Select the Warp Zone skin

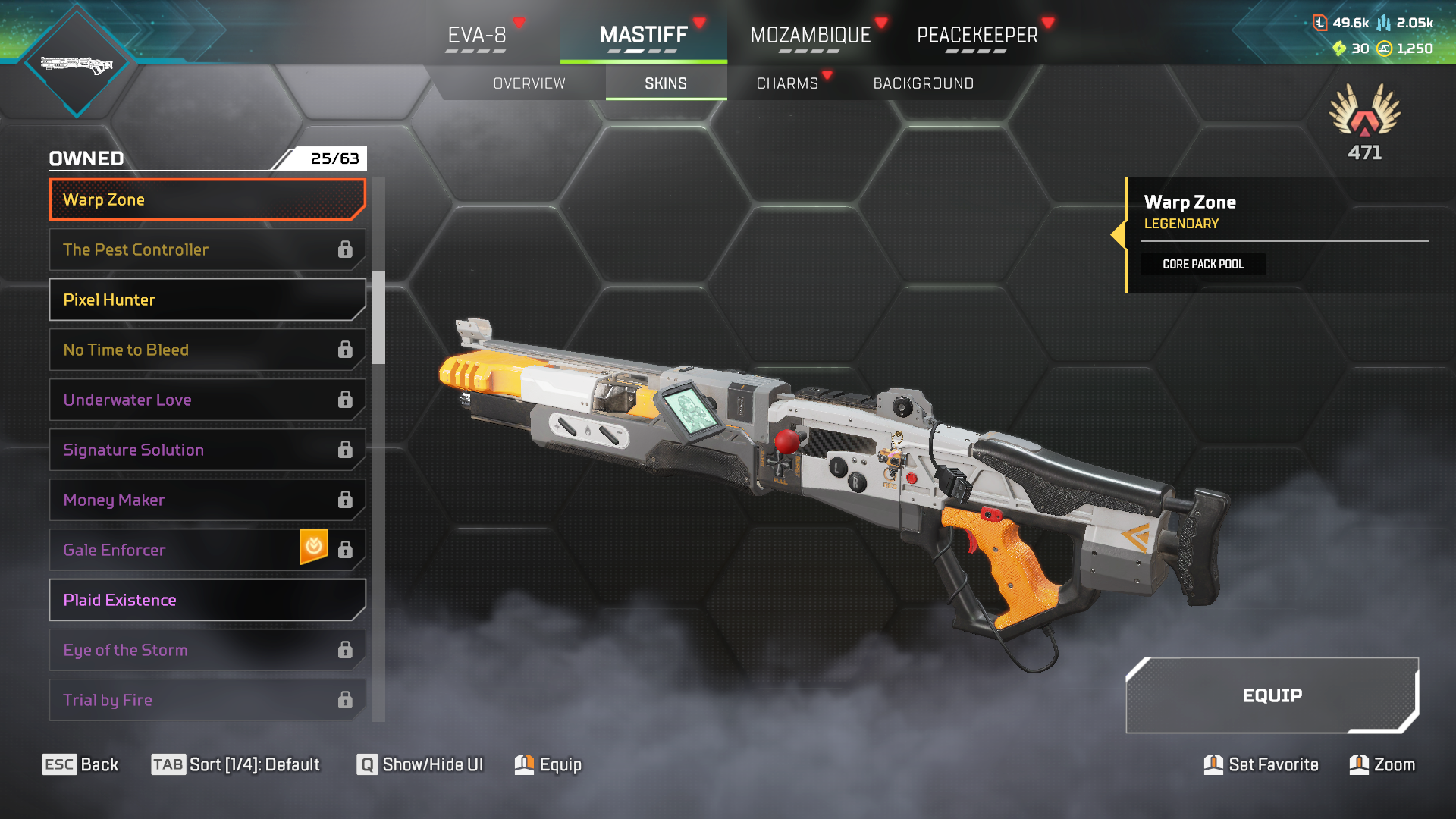pyautogui.click(x=207, y=200)
